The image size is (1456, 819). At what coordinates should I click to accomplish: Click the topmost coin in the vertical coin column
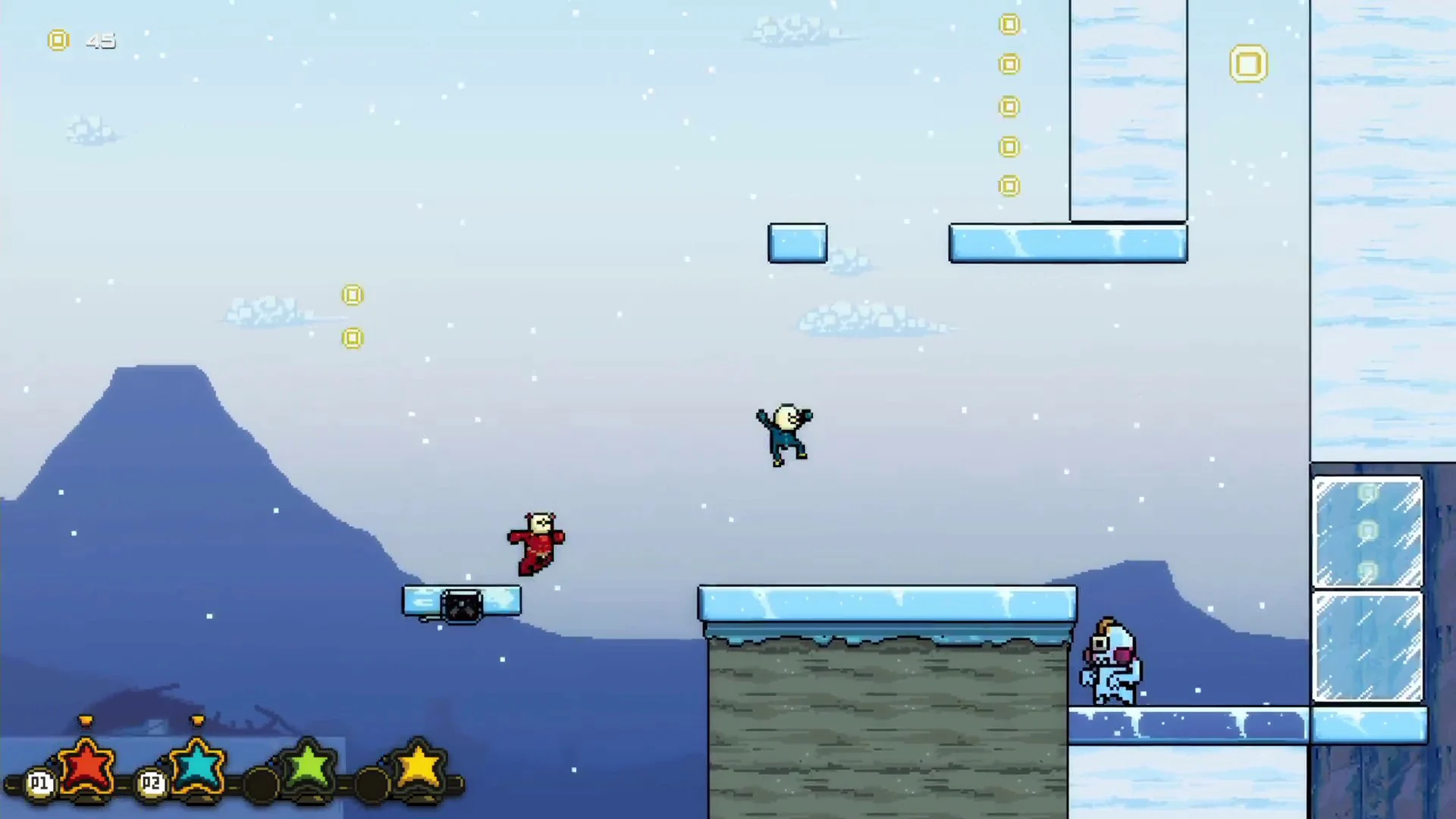pyautogui.click(x=1009, y=24)
